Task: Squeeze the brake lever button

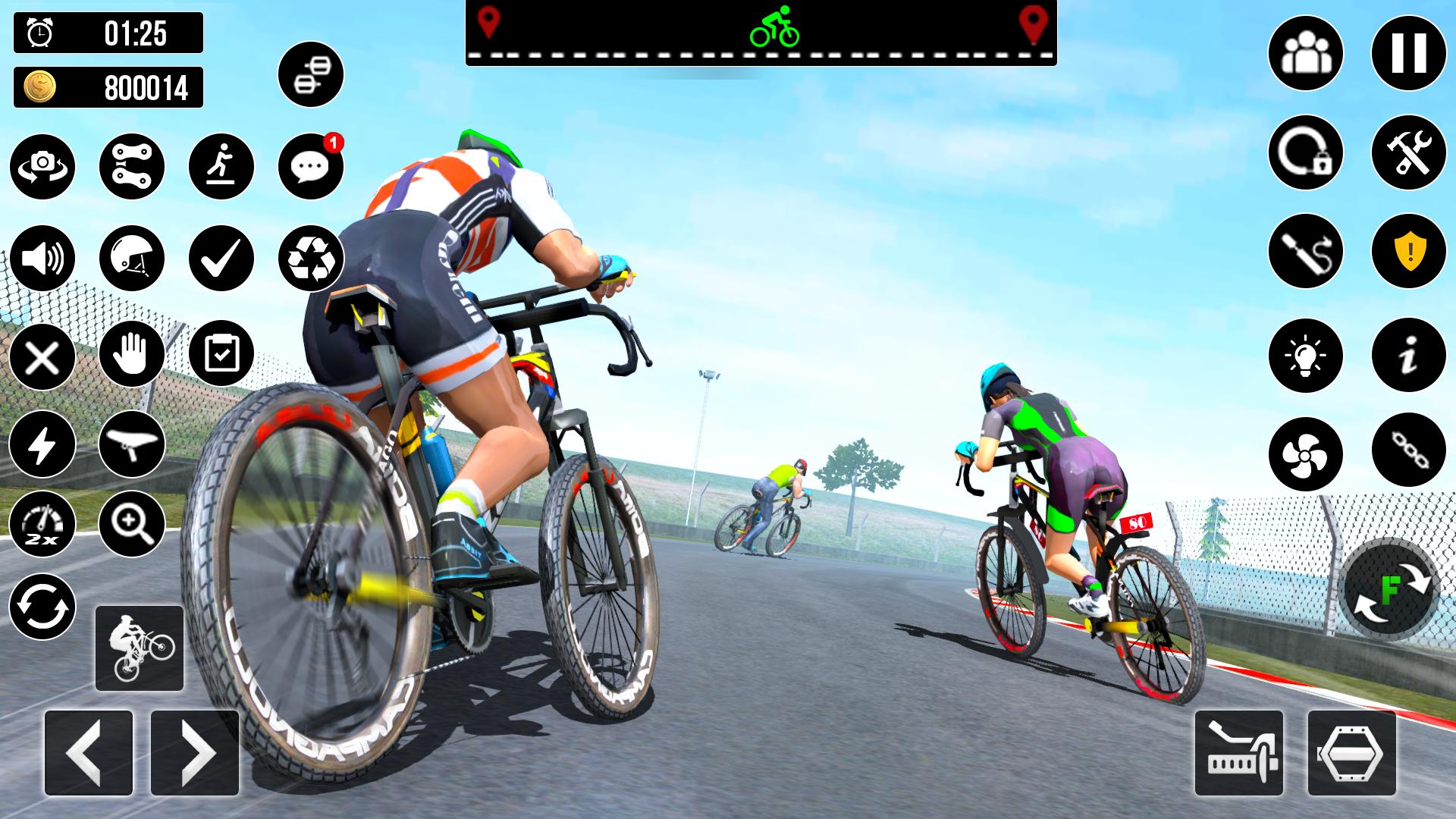Action: tap(1238, 752)
